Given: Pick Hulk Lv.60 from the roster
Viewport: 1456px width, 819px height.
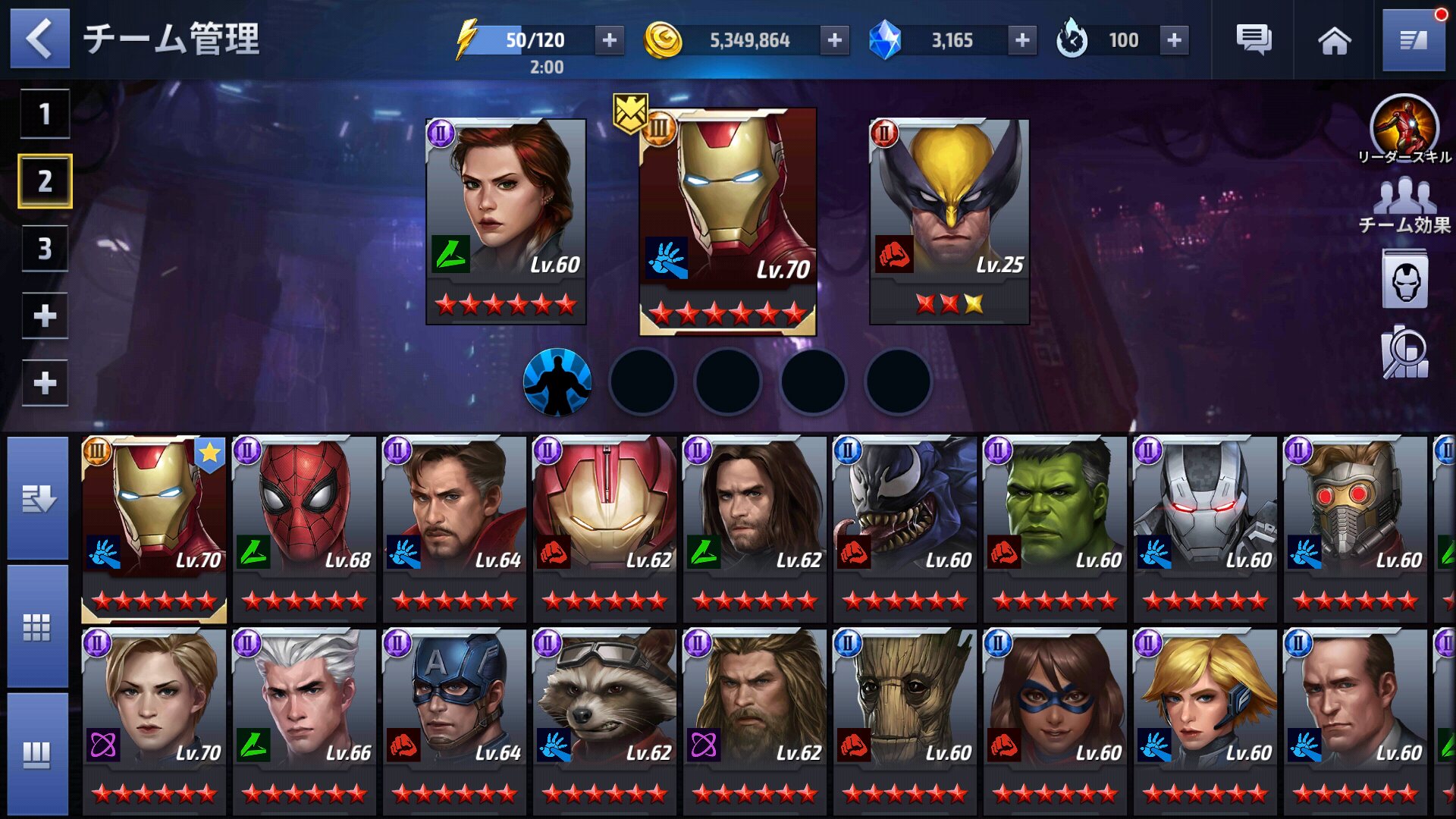Looking at the screenshot, I should pos(1054,527).
